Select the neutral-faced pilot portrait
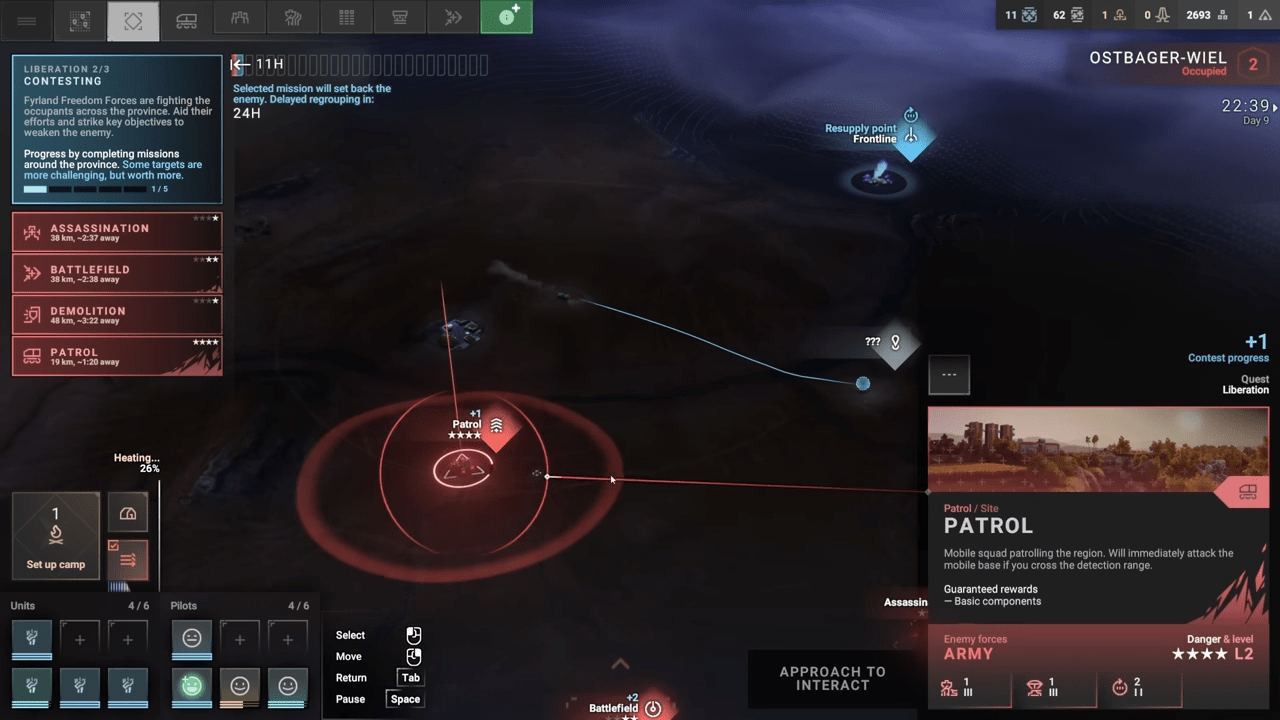The width and height of the screenshot is (1280, 720). pyautogui.click(x=192, y=637)
